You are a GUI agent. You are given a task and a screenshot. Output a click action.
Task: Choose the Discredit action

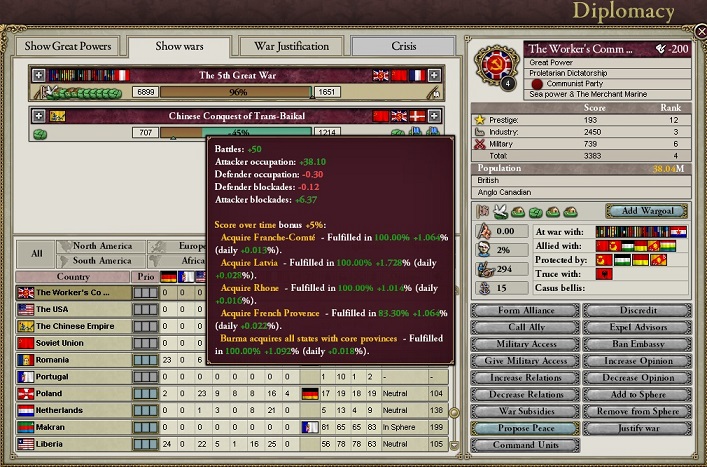[636, 310]
